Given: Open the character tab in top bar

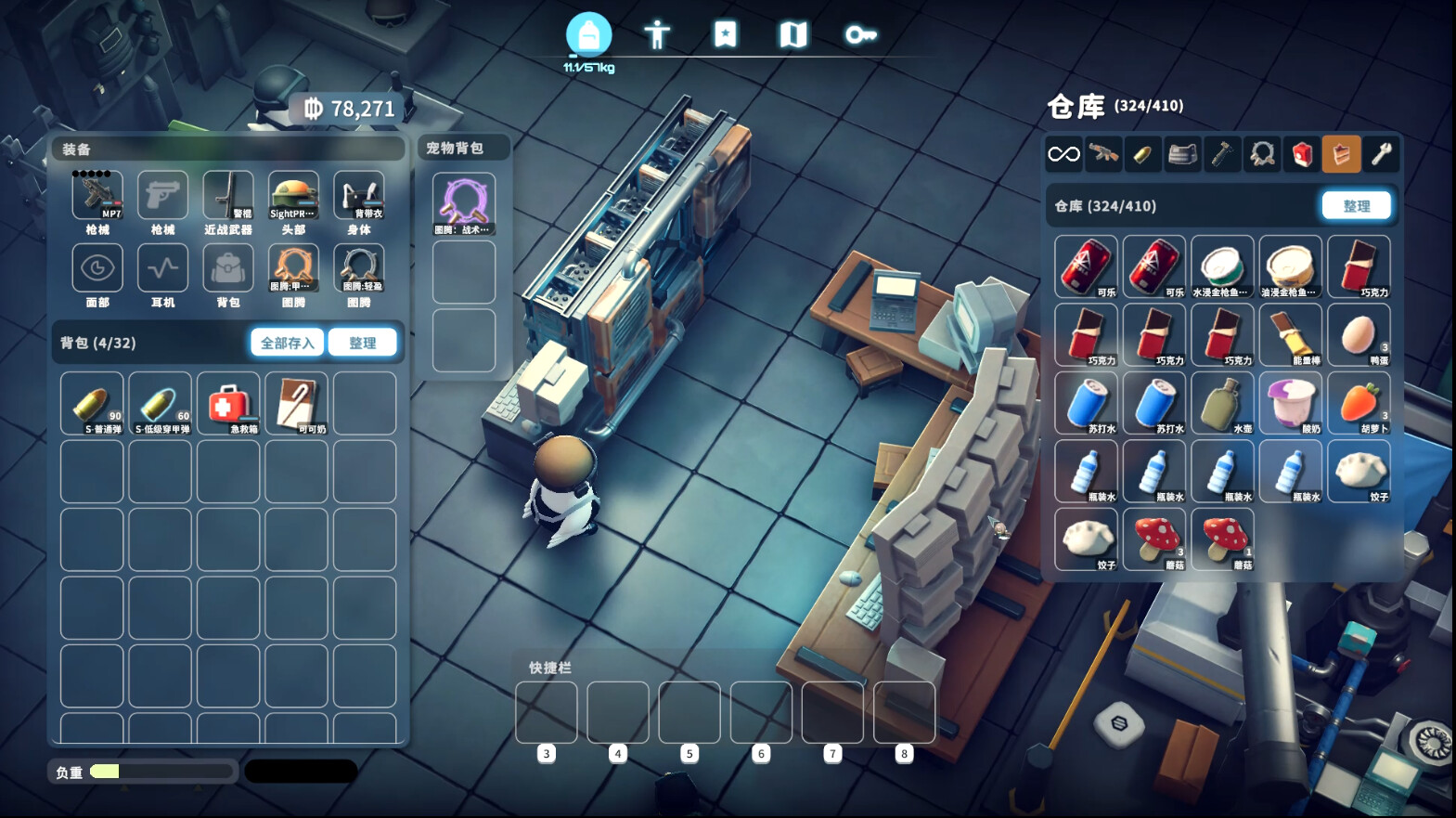Looking at the screenshot, I should [x=657, y=35].
